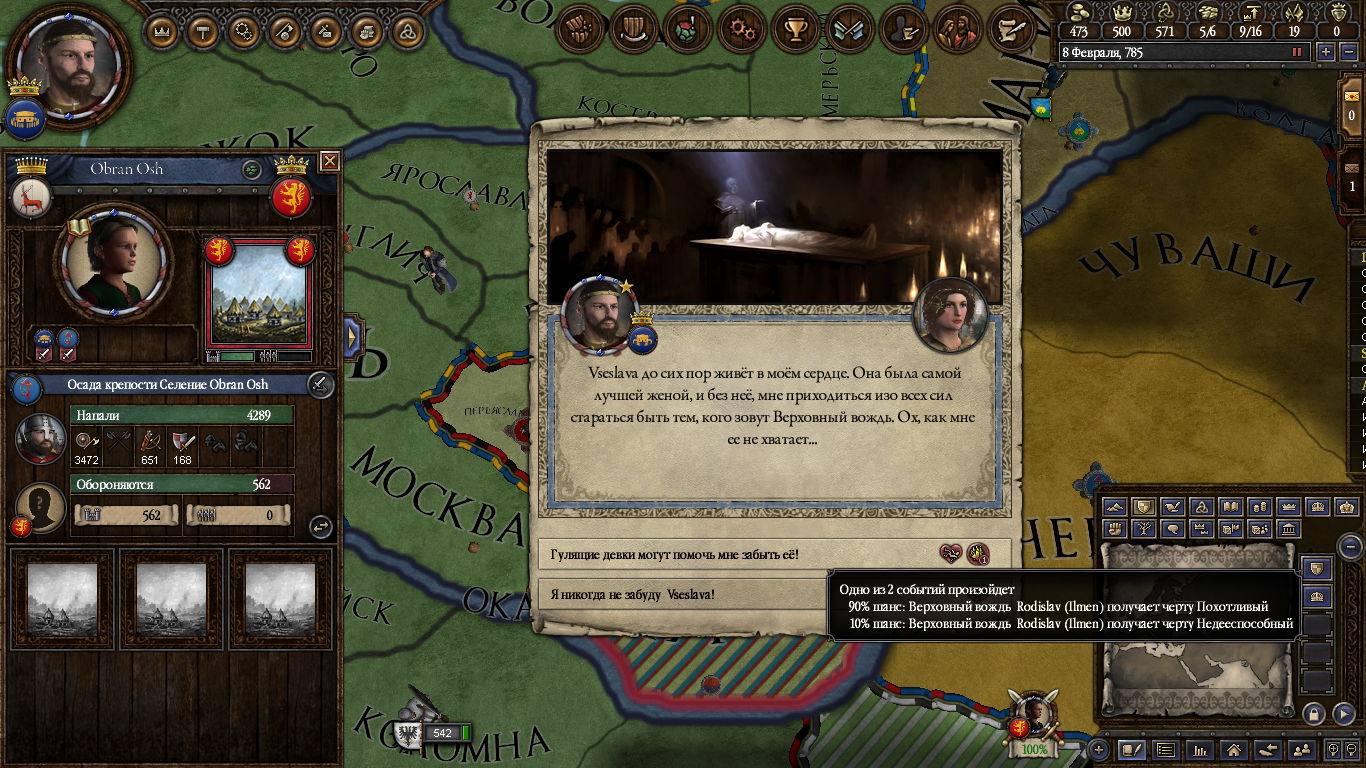This screenshot has height=768, width=1366.
Task: Open the ruler portrait in top-left corner
Action: pyautogui.click(x=70, y=68)
